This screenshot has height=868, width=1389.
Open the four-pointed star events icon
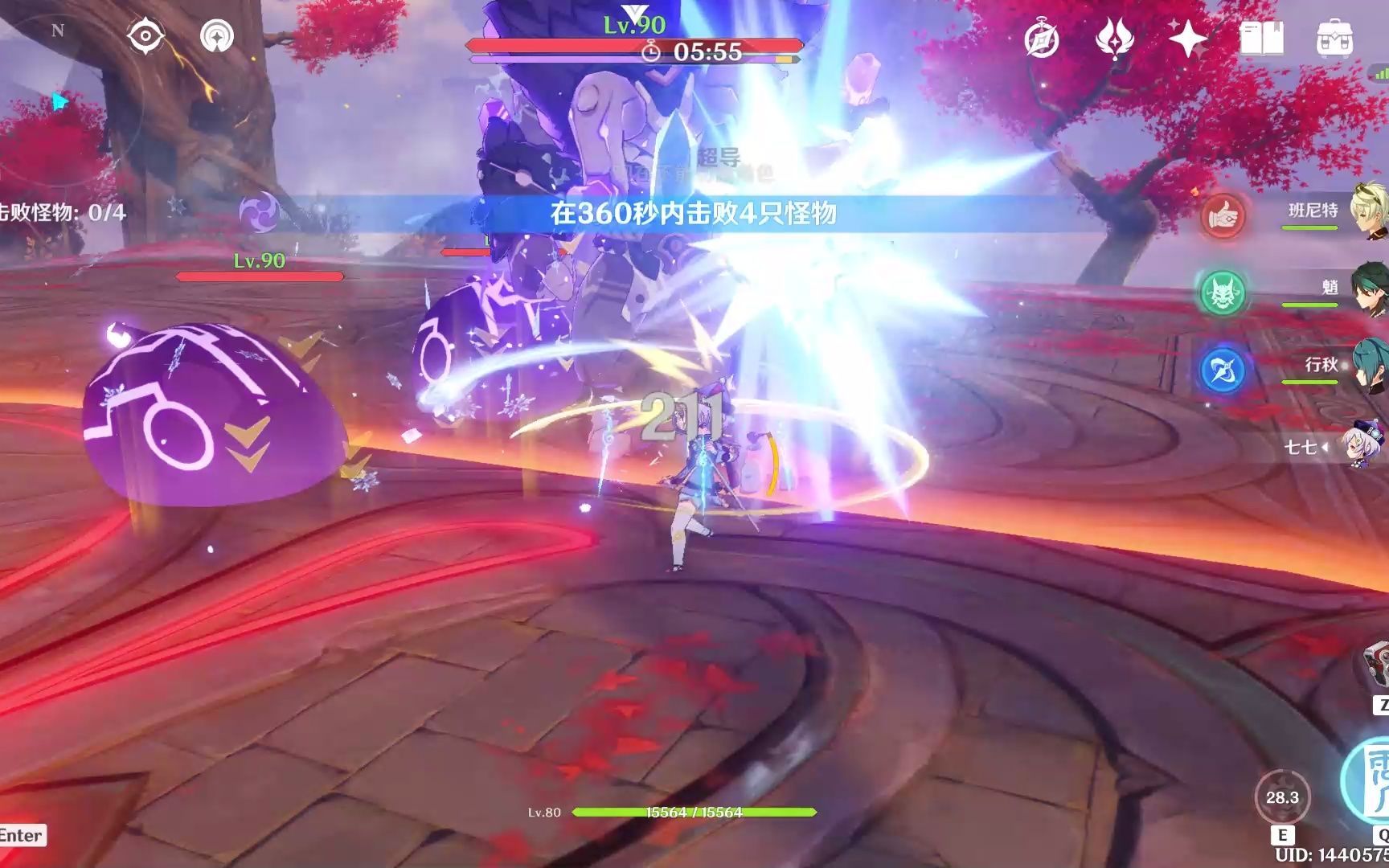(x=1187, y=39)
